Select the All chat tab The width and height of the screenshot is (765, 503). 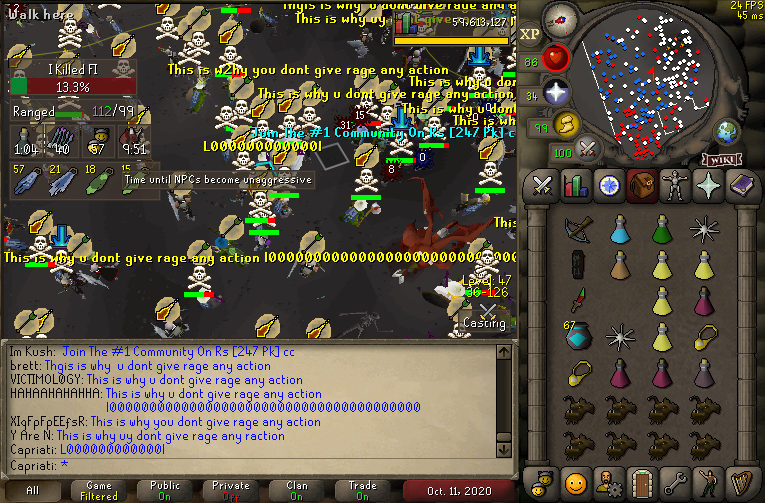[33, 490]
